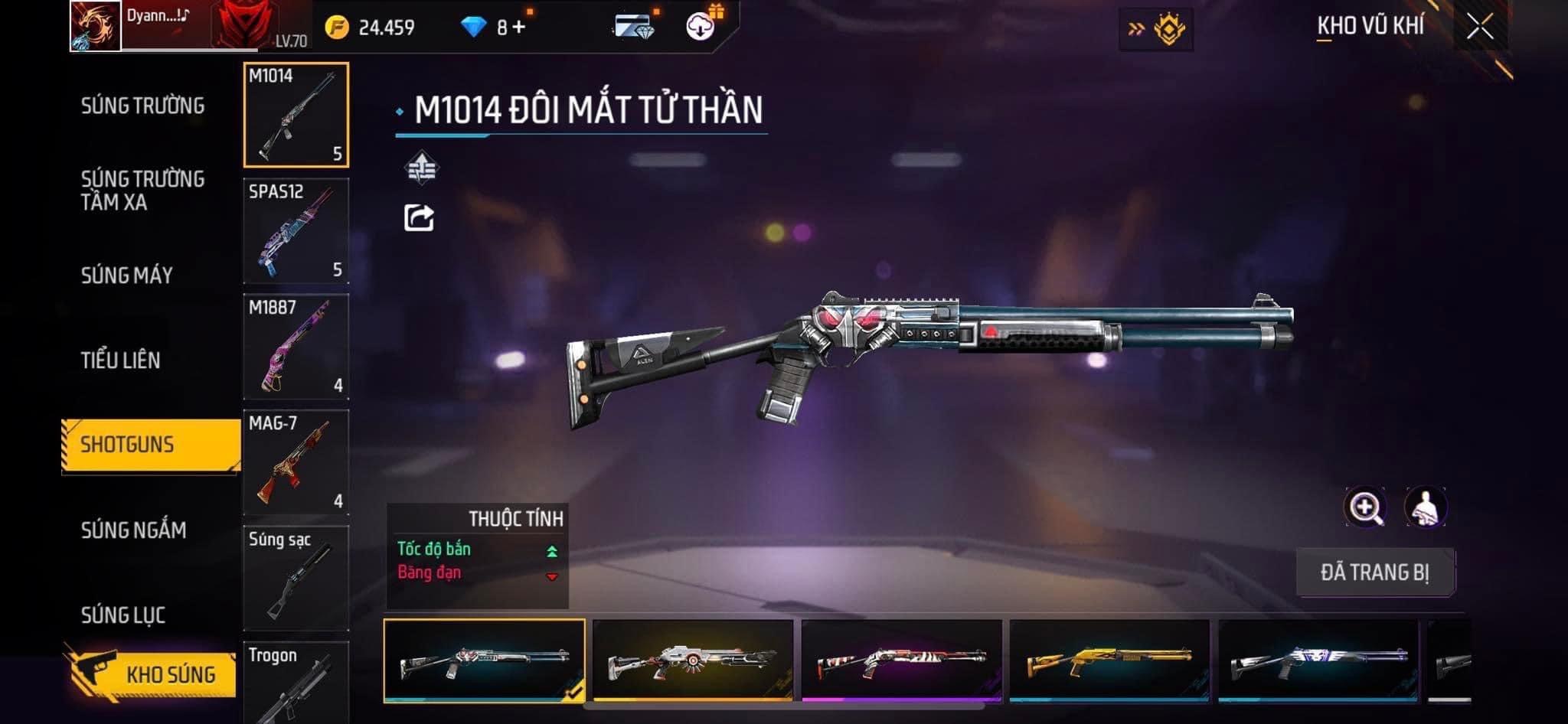Select the pink zebra-striped M1014 skin
Screen dimensions: 1568x724
point(902,660)
